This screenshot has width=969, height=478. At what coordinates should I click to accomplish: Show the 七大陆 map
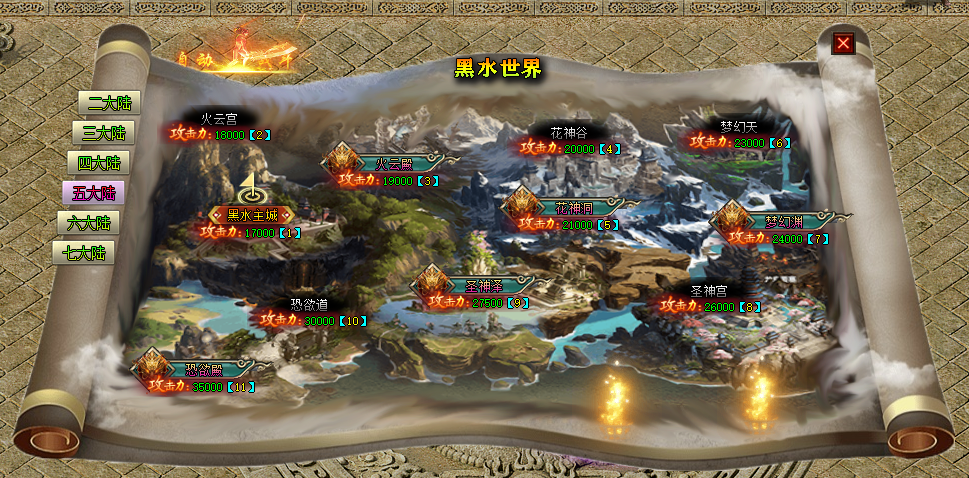click(x=83, y=252)
